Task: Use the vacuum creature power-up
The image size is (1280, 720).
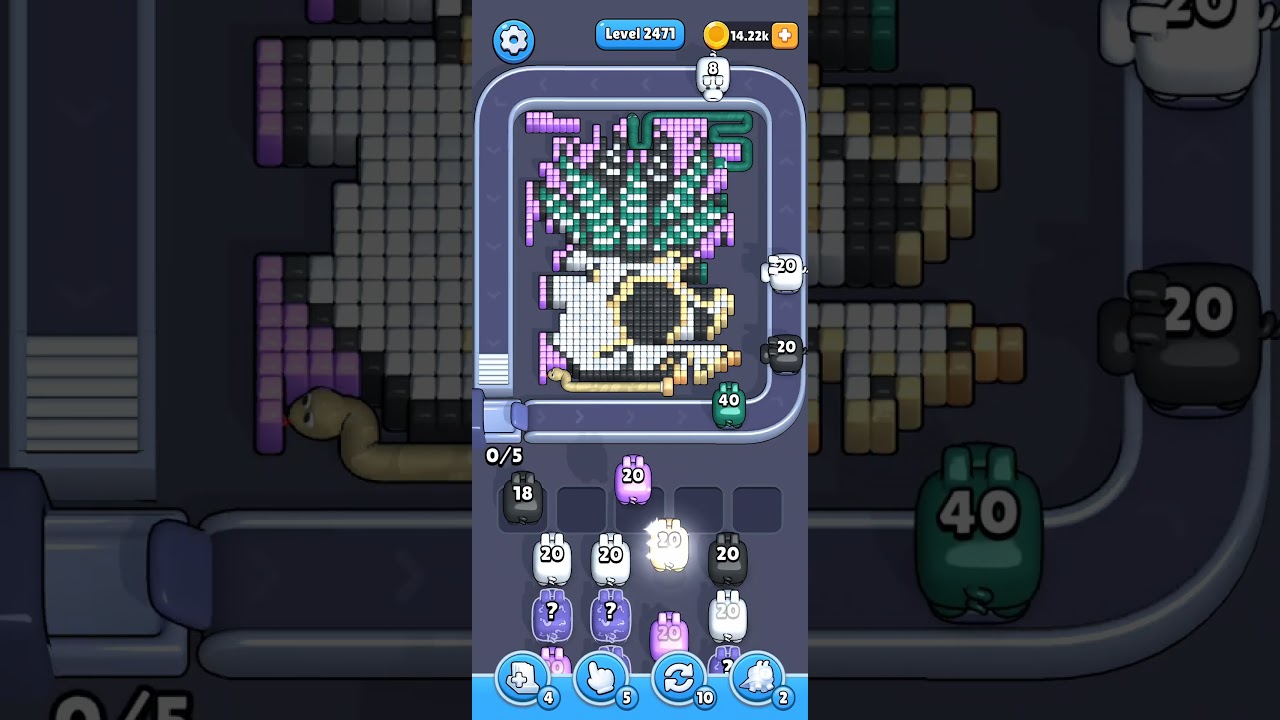Action: [x=758, y=678]
